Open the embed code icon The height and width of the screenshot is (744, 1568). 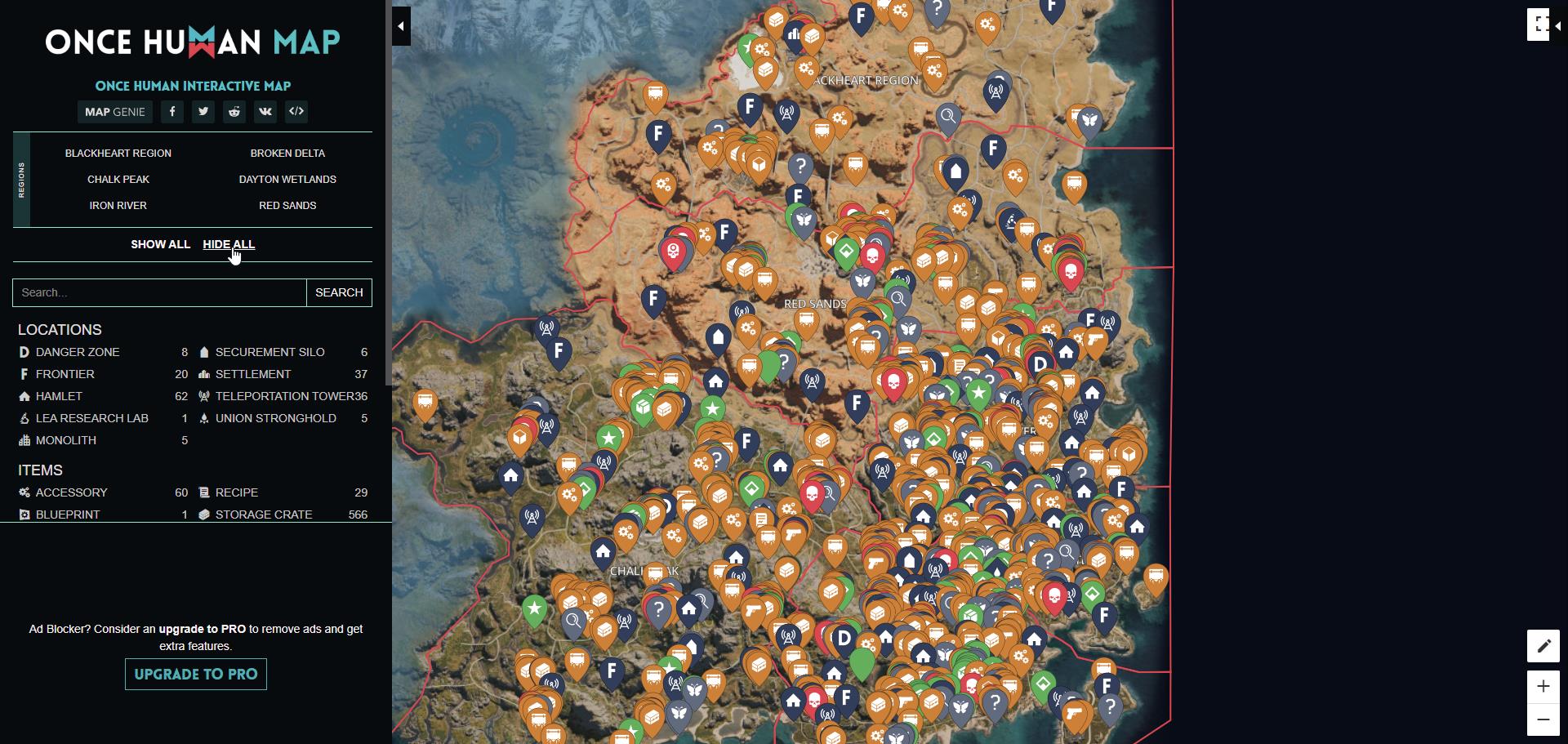point(296,112)
